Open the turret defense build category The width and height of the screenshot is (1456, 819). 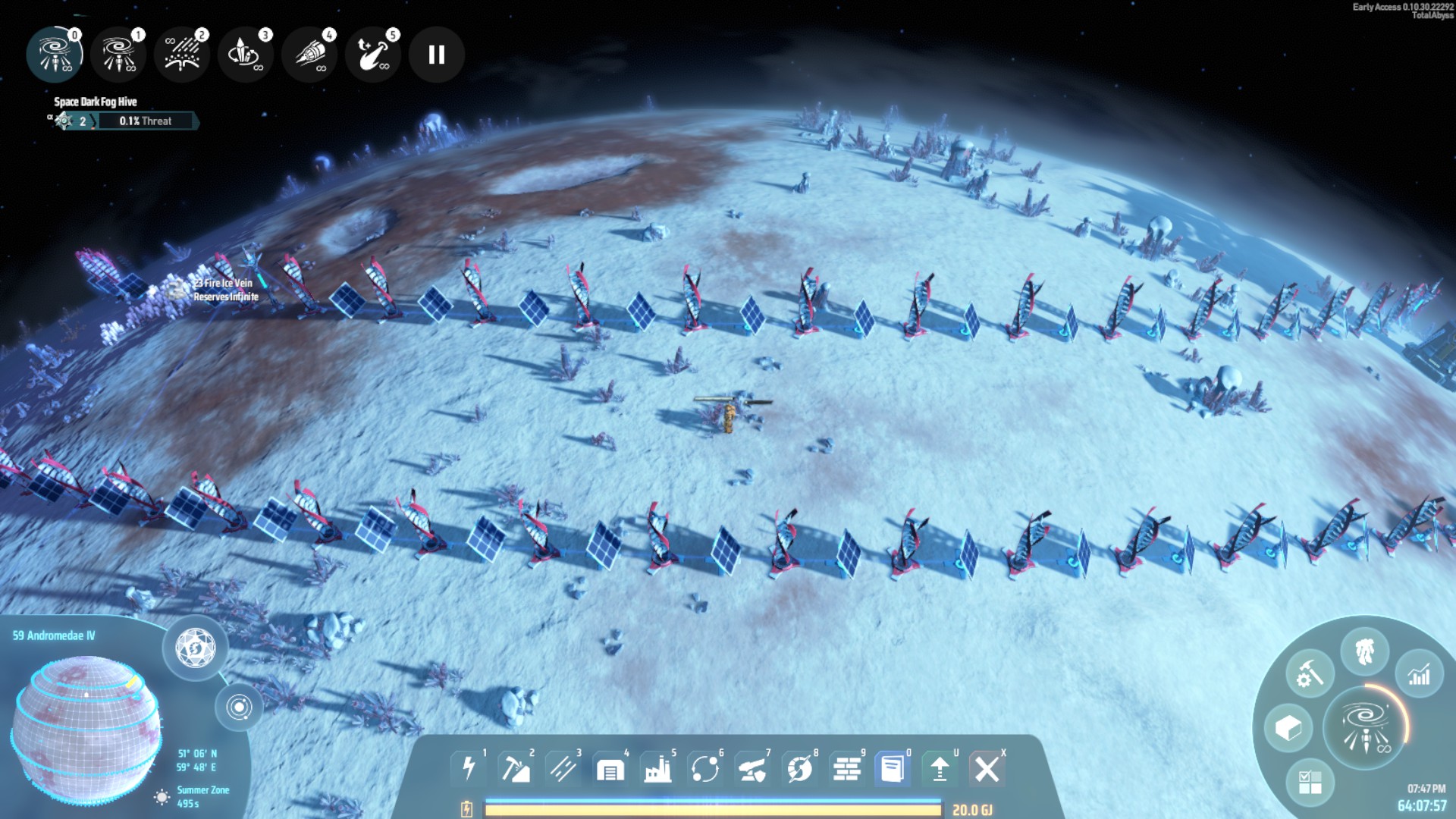(x=752, y=769)
